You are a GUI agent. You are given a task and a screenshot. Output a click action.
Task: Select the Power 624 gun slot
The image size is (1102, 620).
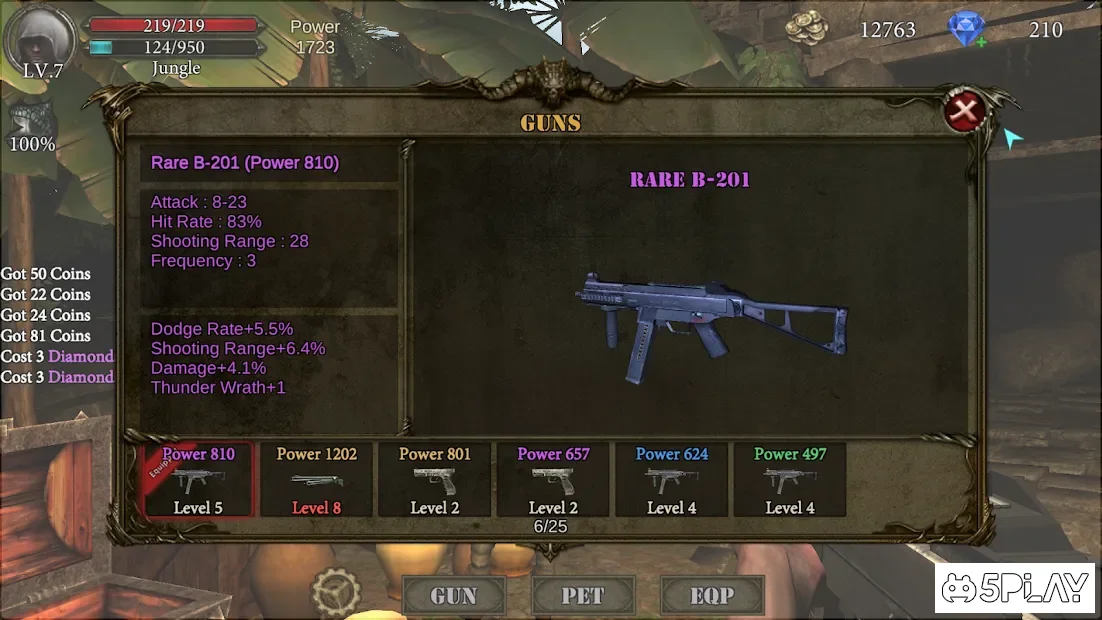pyautogui.click(x=671, y=480)
